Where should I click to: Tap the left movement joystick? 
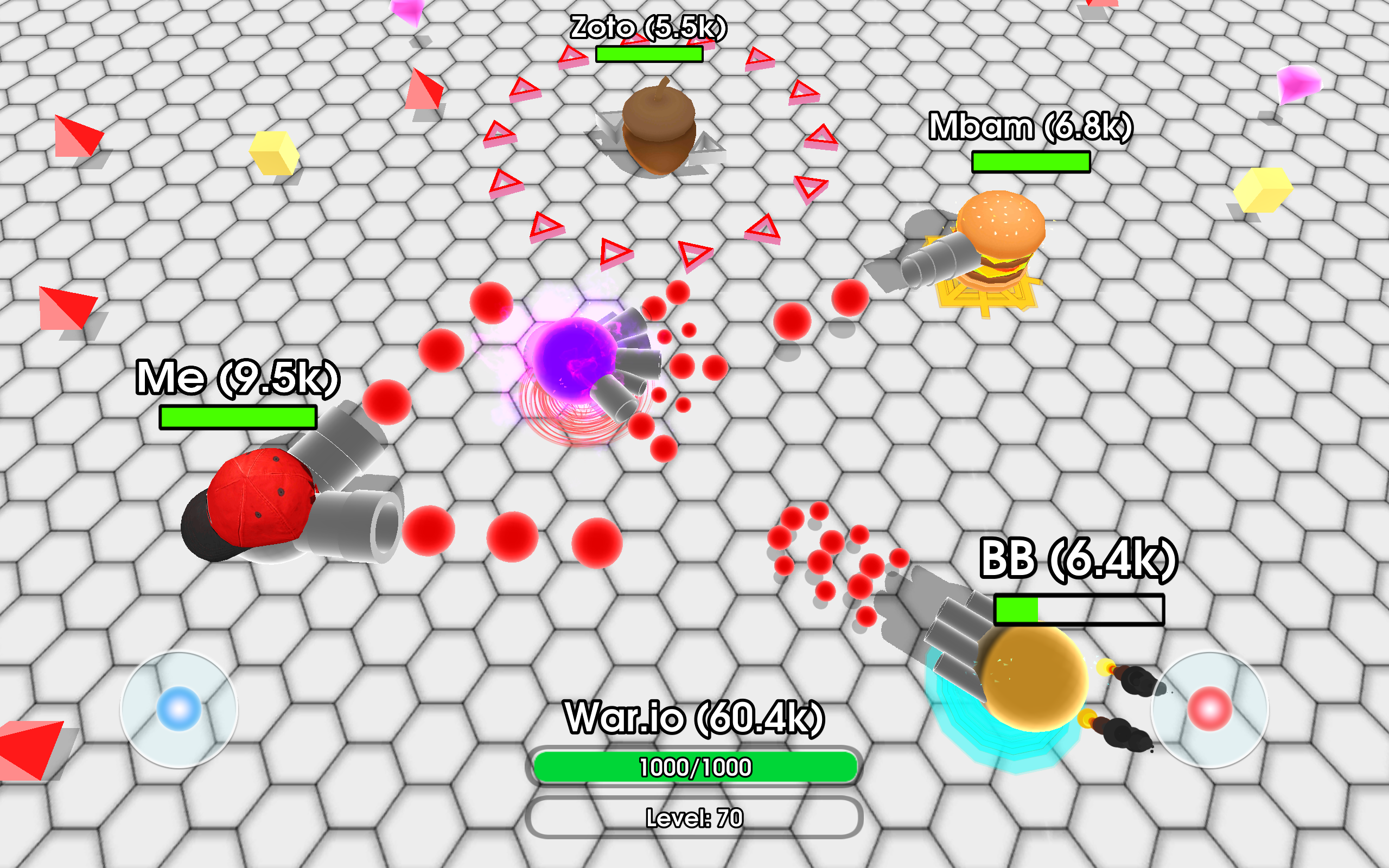[x=178, y=709]
